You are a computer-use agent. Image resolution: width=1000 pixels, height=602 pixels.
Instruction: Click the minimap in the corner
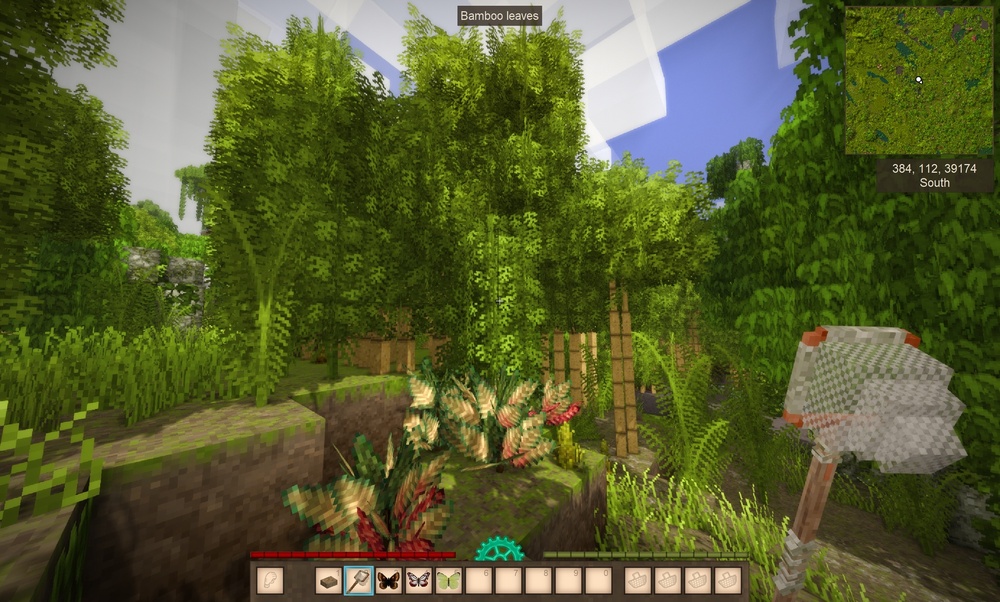(918, 80)
